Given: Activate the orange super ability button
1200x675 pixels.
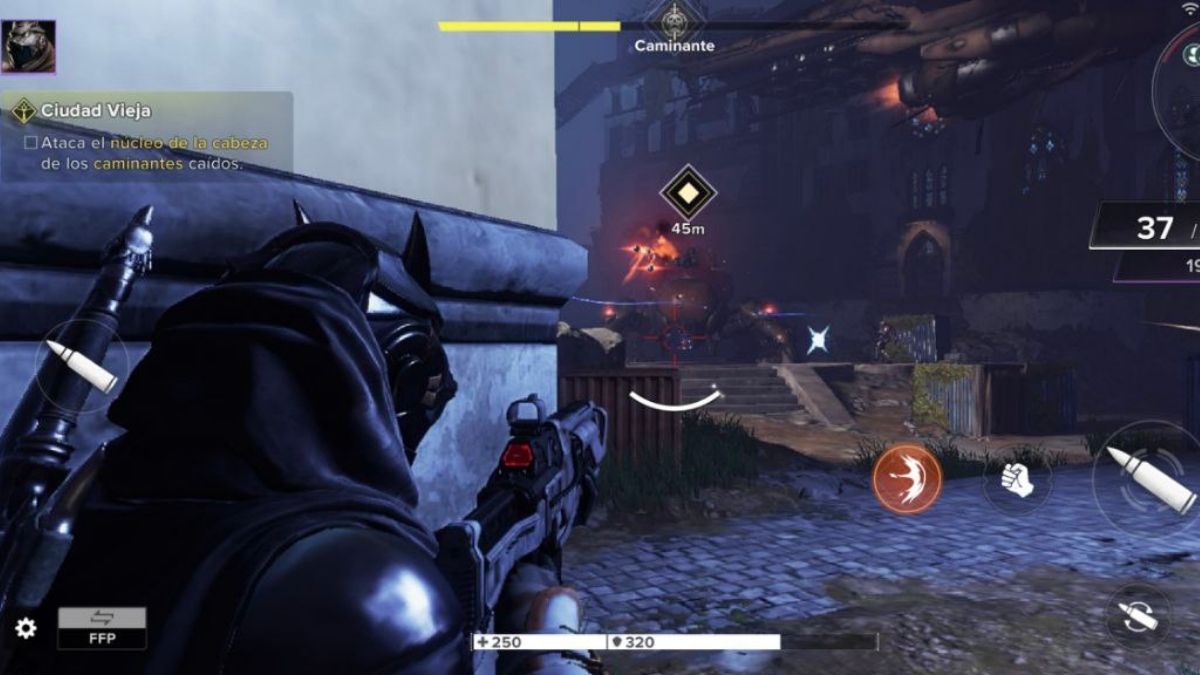Looking at the screenshot, I should tap(907, 479).
